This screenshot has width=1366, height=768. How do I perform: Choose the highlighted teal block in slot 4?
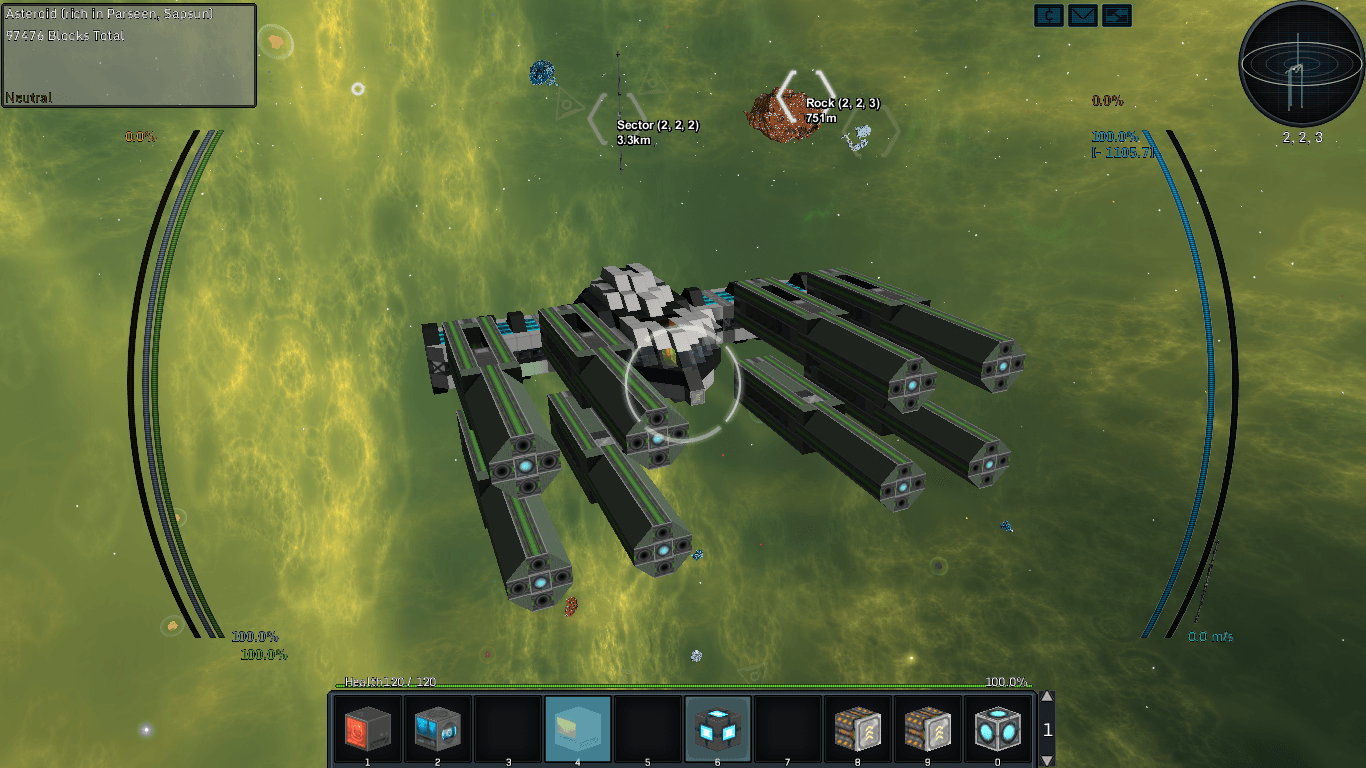[577, 729]
